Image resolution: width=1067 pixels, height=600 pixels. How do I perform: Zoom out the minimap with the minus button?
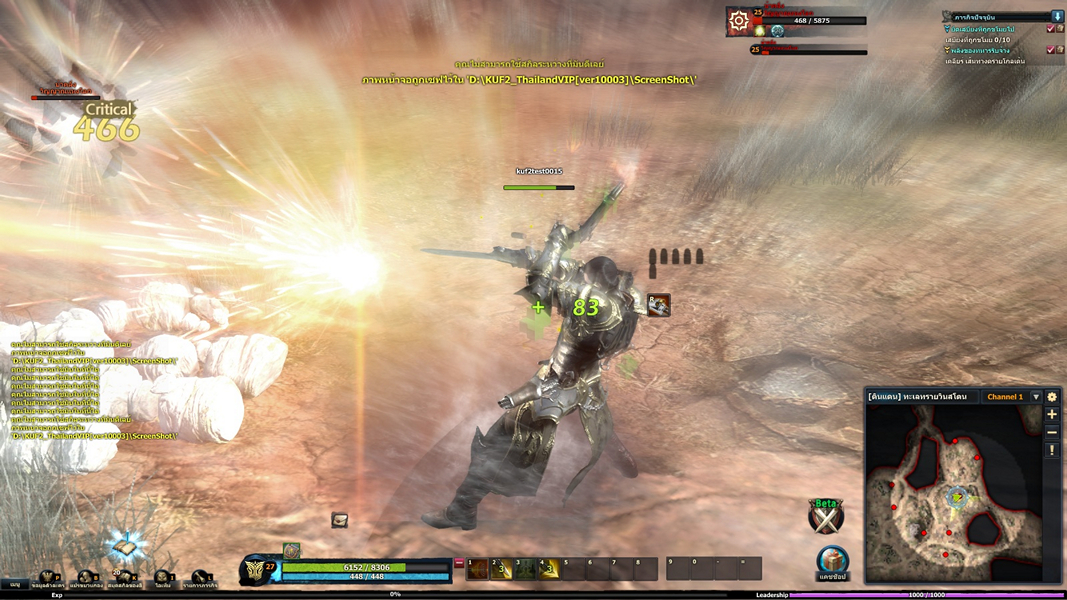tap(1052, 432)
